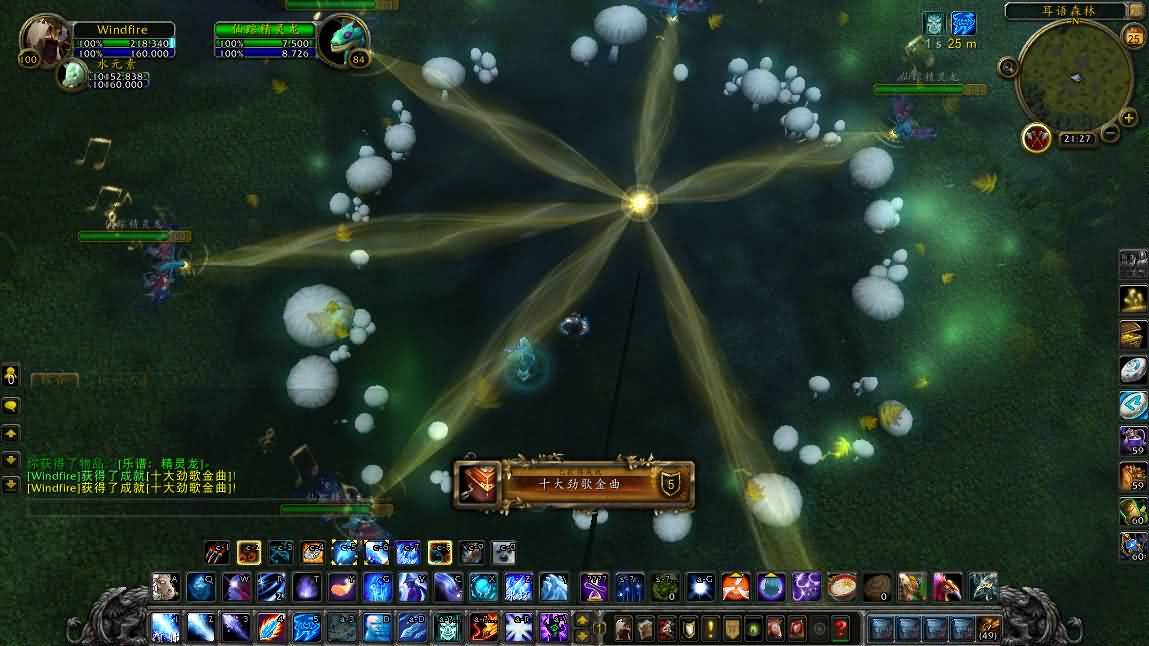Open the minimap
The image size is (1149, 646).
pyautogui.click(x=1074, y=77)
